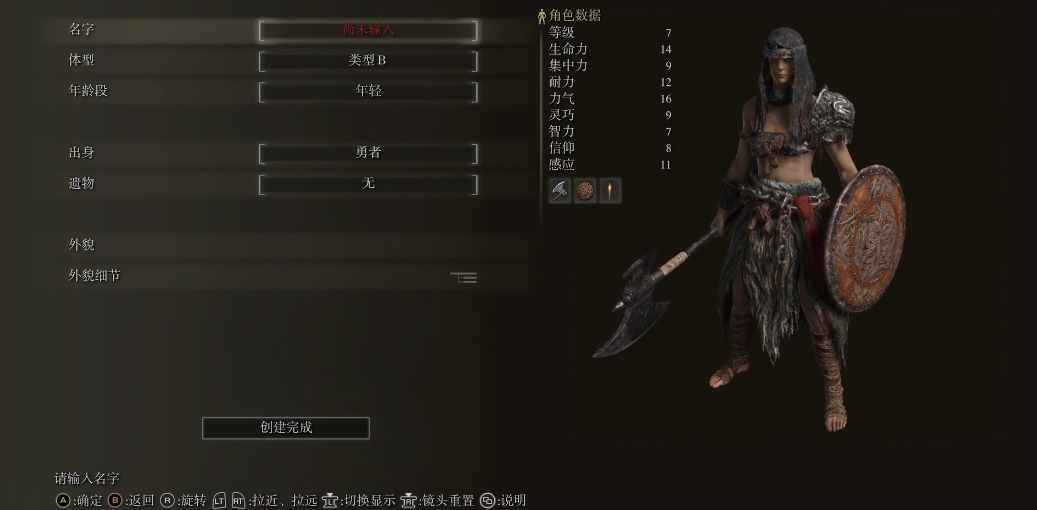Open the 年龄段 age selector

(368, 91)
